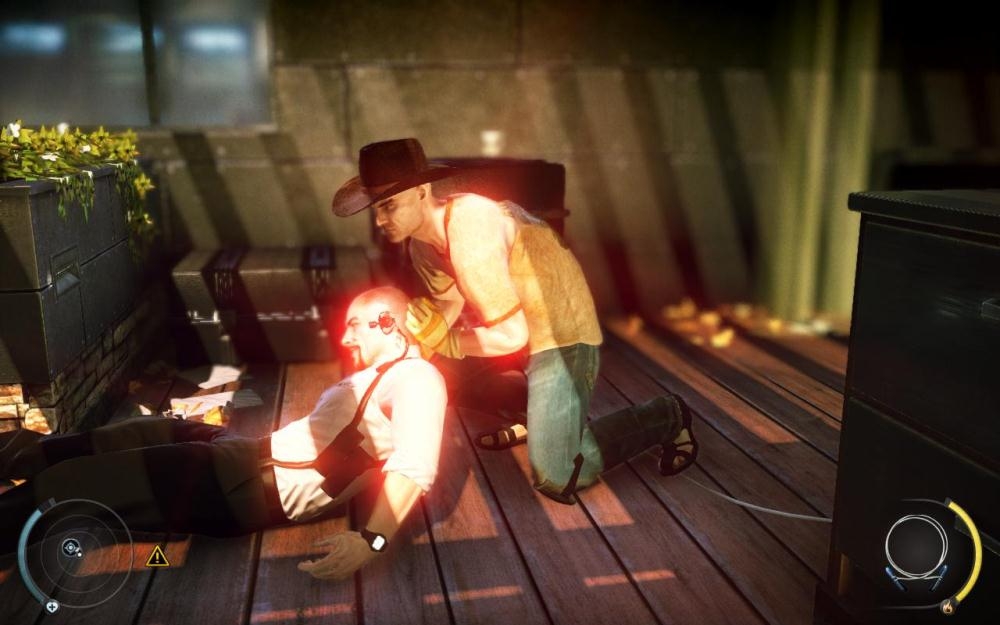Click the health plus icon
Image resolution: width=1000 pixels, height=625 pixels.
[52, 605]
